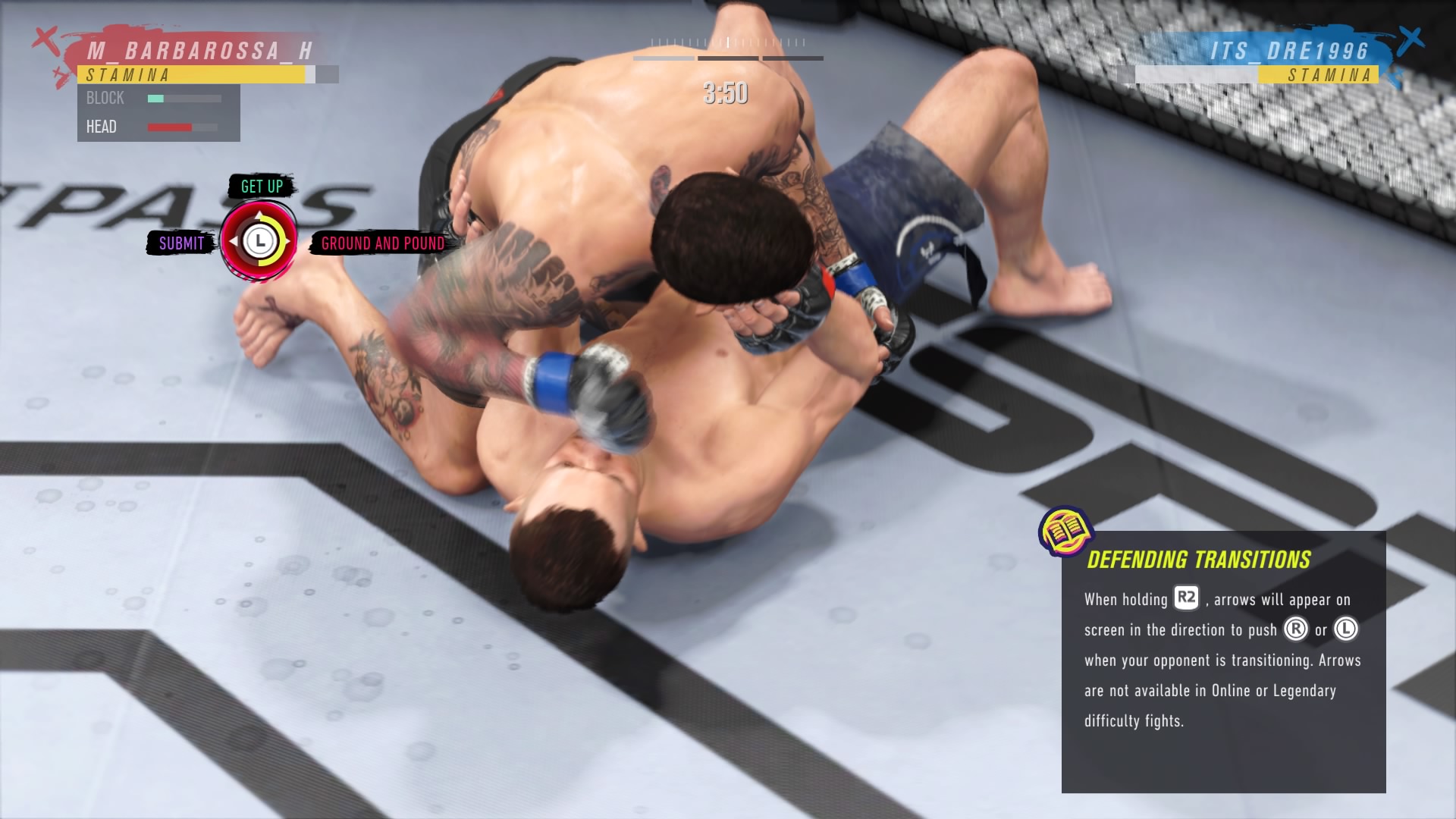
Task: Select the ITS_DRE1996 player name tag
Action: coord(1289,51)
